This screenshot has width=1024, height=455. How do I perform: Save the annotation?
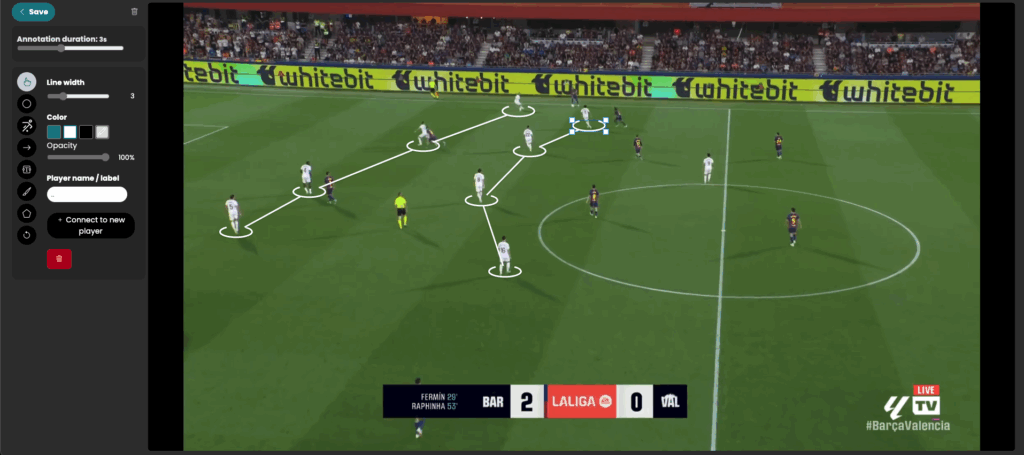35,12
